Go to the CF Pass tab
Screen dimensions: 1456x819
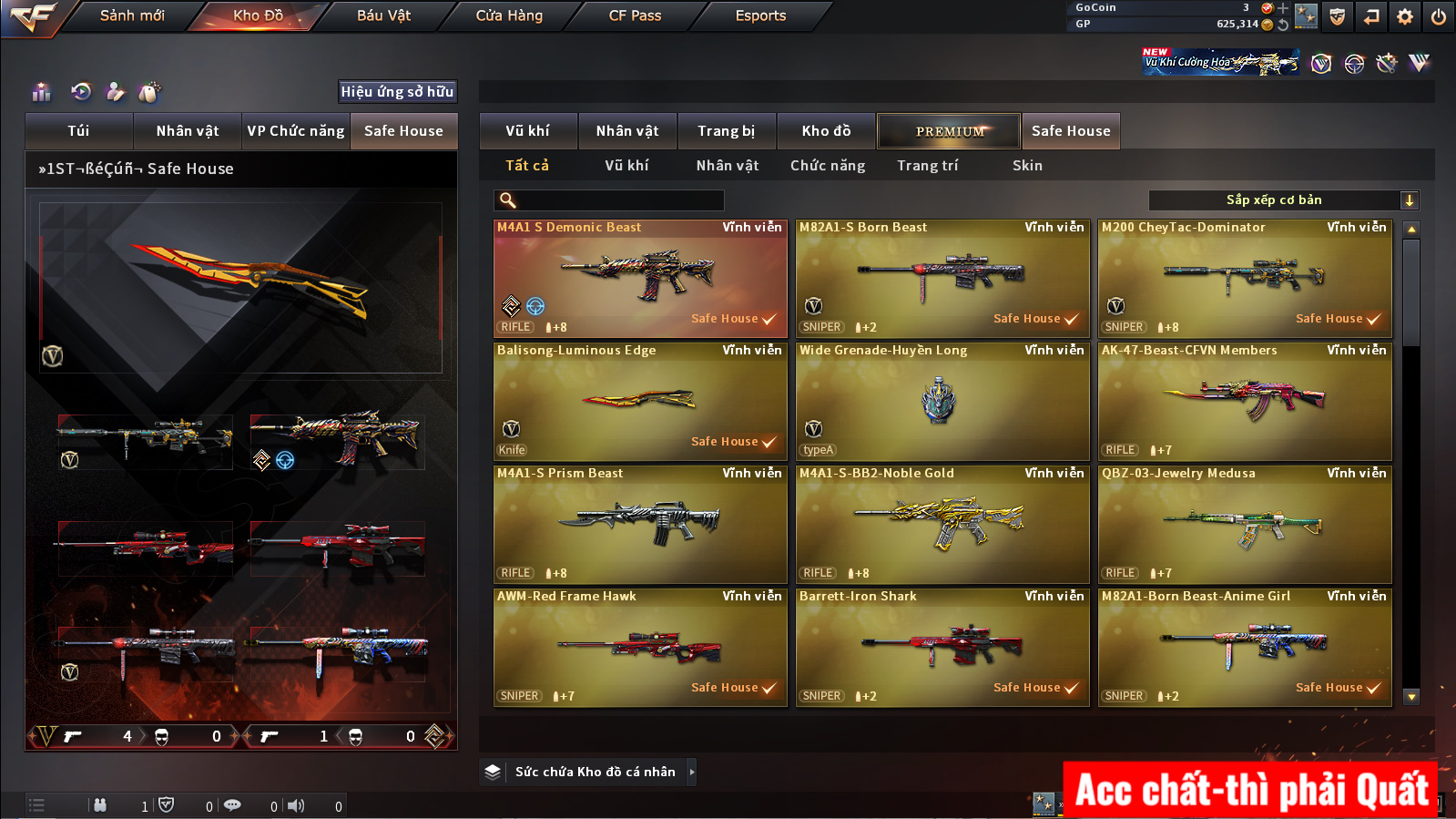coord(635,15)
